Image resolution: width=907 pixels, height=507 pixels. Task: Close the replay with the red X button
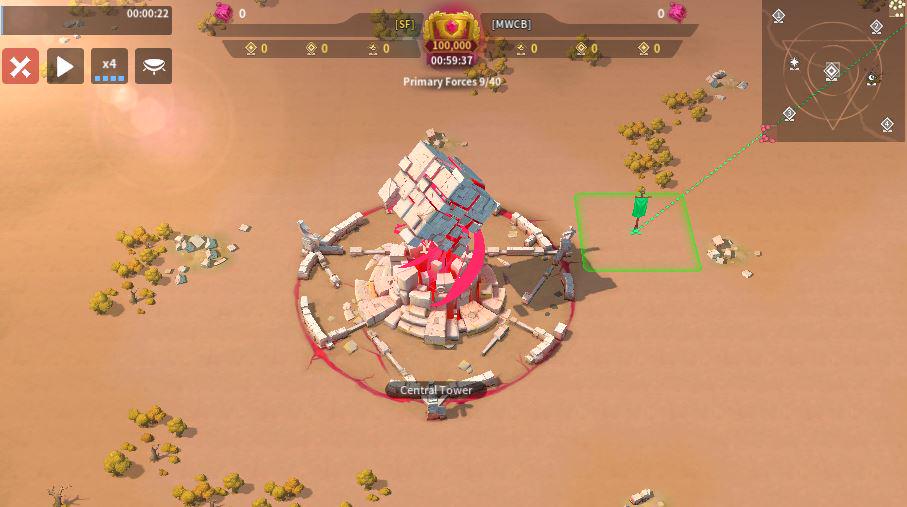pos(20,67)
